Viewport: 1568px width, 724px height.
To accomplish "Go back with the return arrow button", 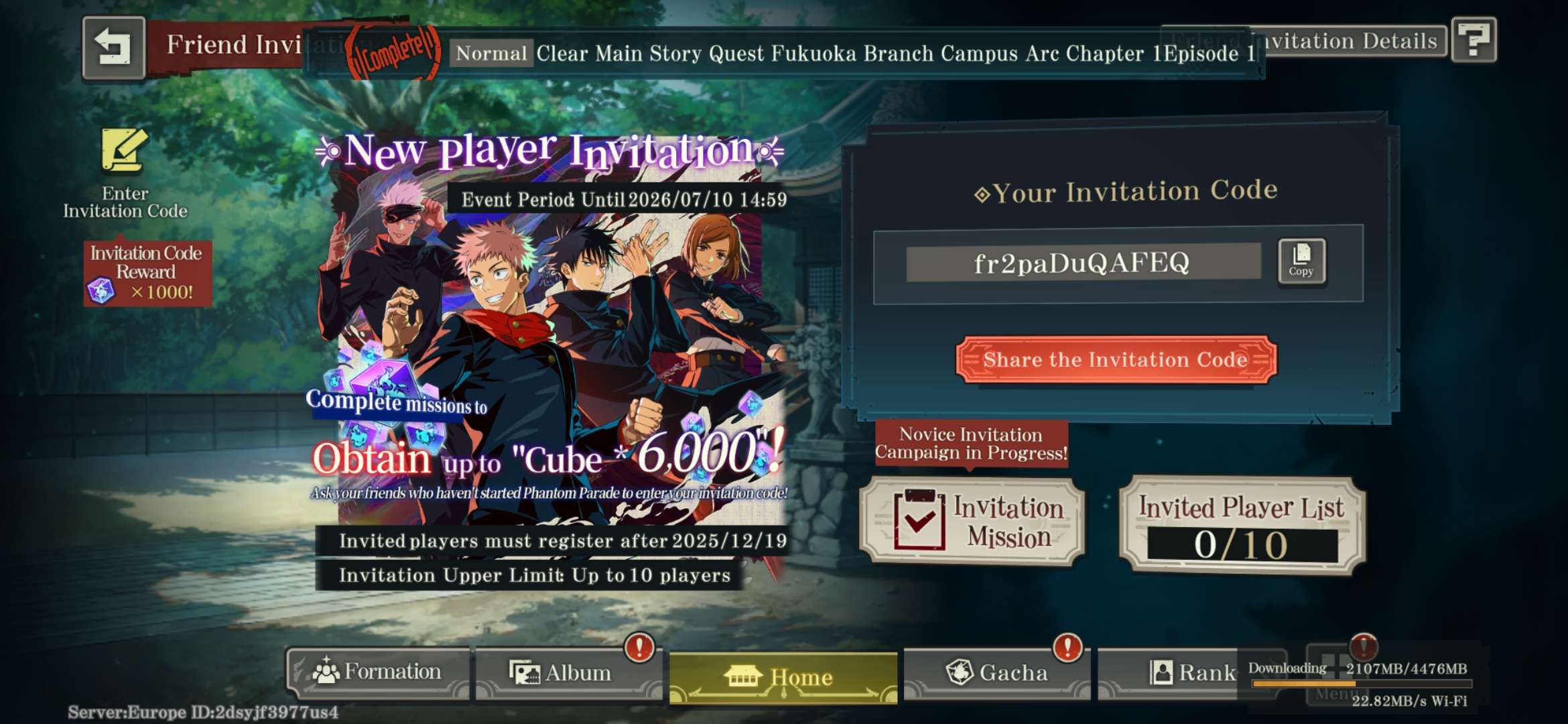I will pos(113,47).
